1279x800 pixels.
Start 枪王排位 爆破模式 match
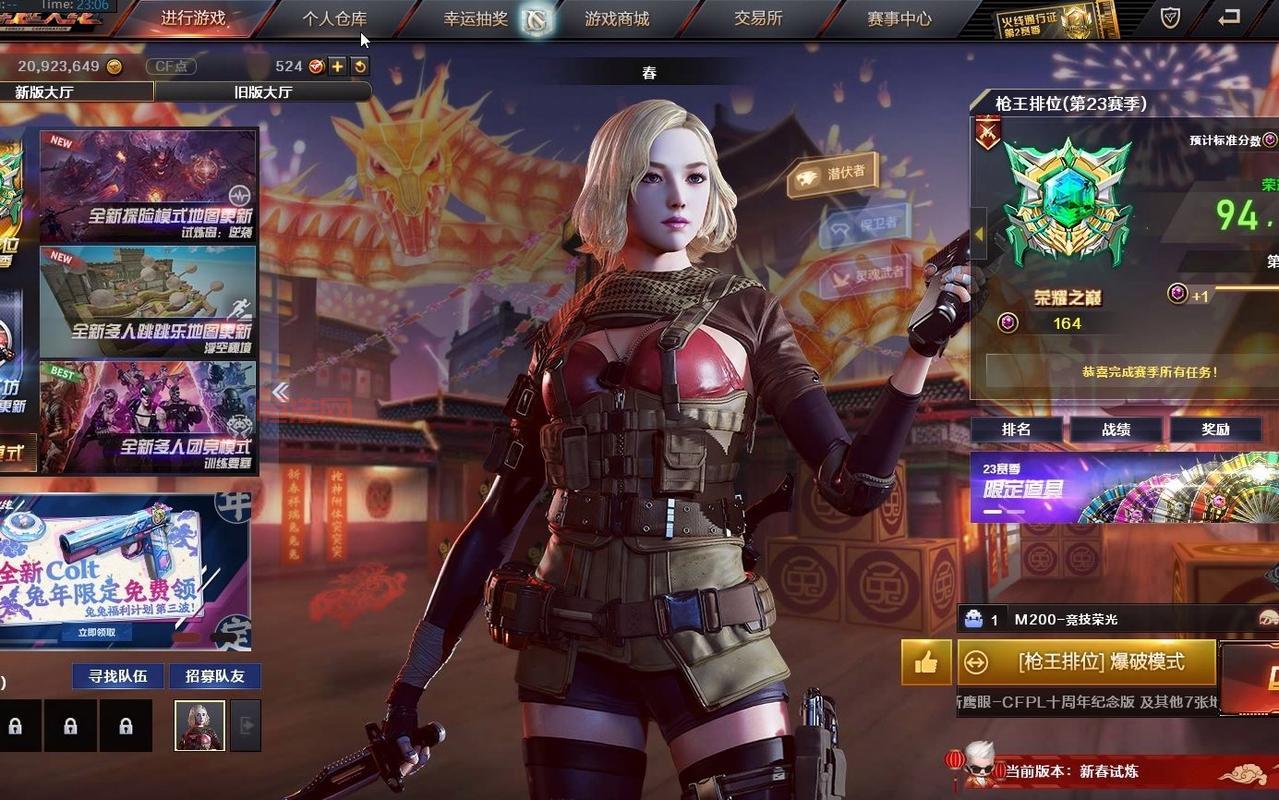(x=1087, y=662)
